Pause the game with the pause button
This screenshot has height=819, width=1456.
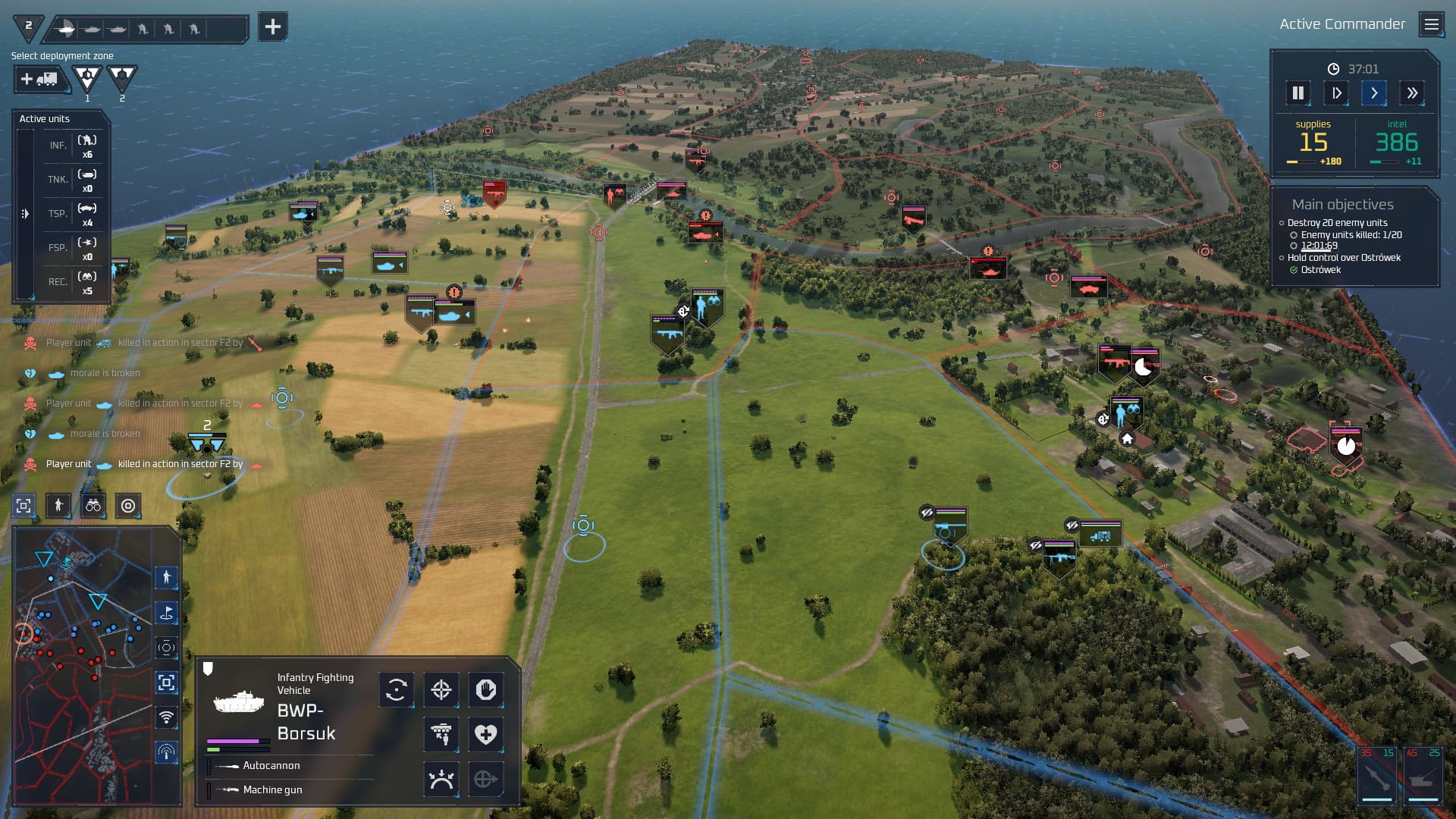1298,93
